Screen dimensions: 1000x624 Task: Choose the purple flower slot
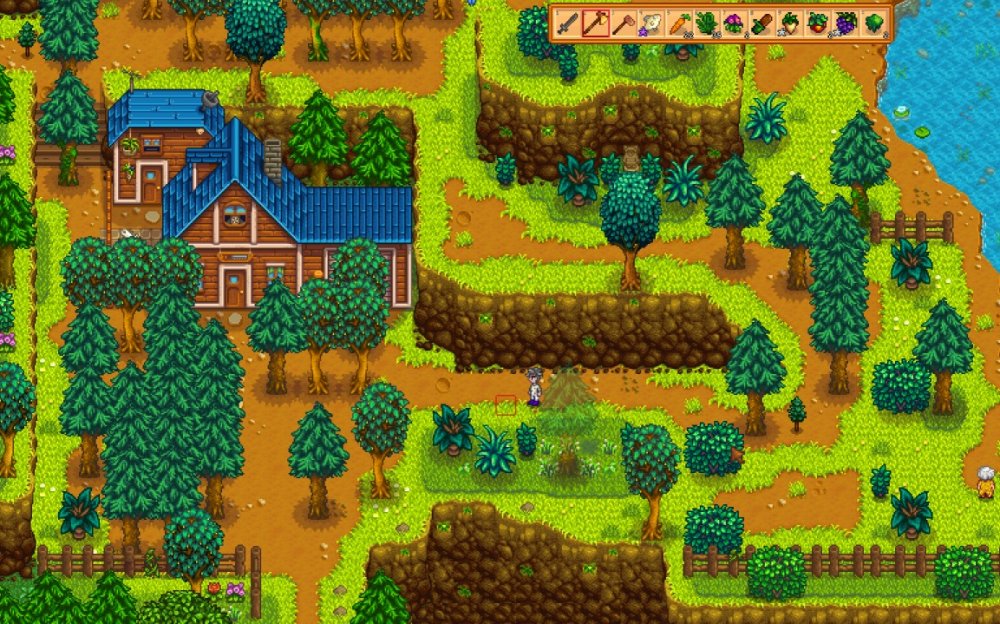(x=734, y=23)
